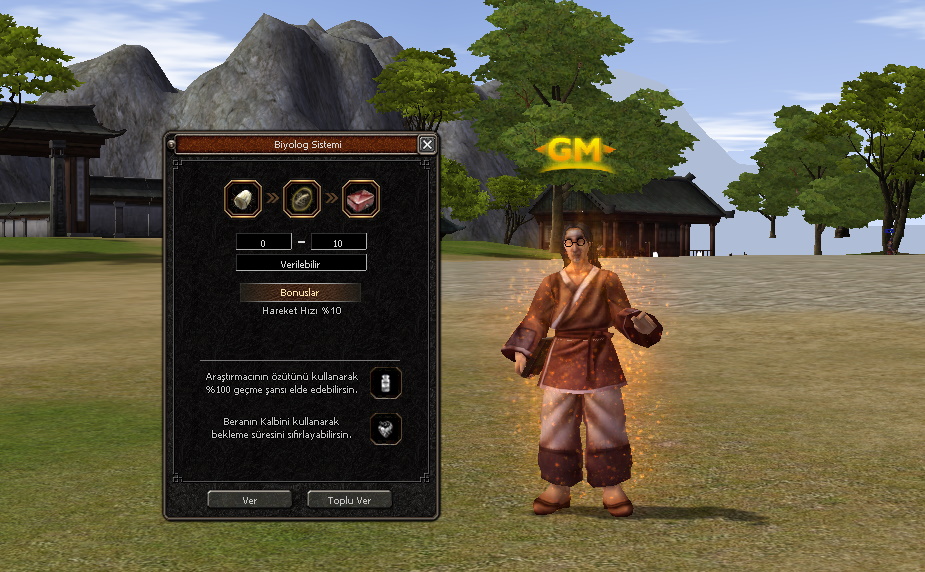Select the ring item in the middle slot
Viewport: 925px width, 572px height.
301,198
